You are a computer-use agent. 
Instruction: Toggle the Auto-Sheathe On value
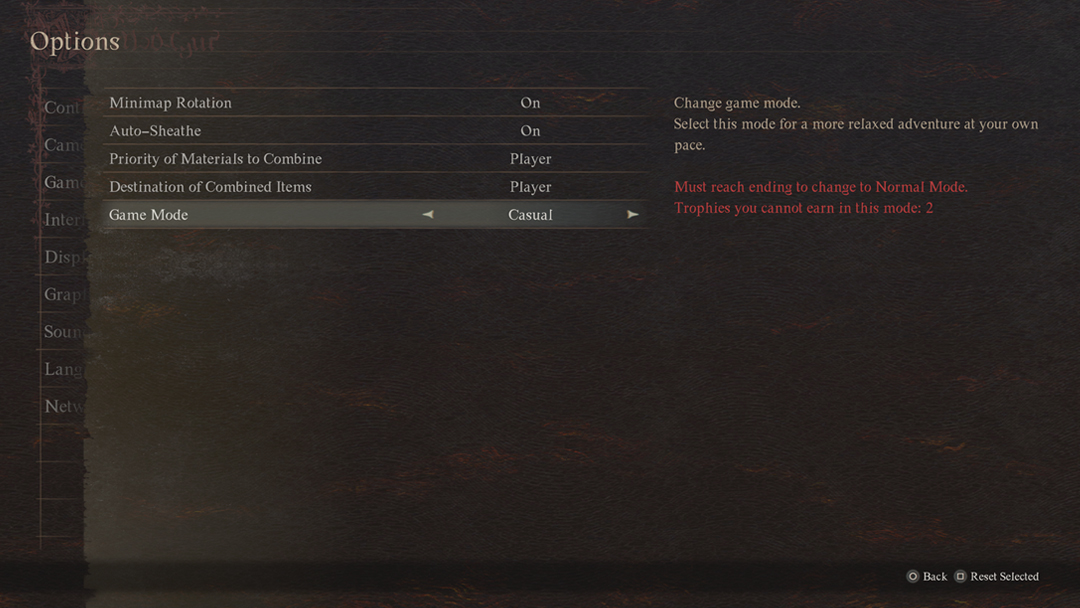point(530,131)
